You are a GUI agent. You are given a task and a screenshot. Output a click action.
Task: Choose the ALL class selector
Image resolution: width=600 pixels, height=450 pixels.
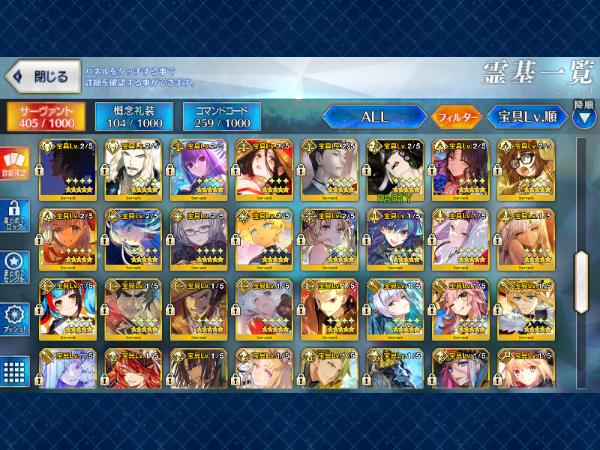(374, 116)
